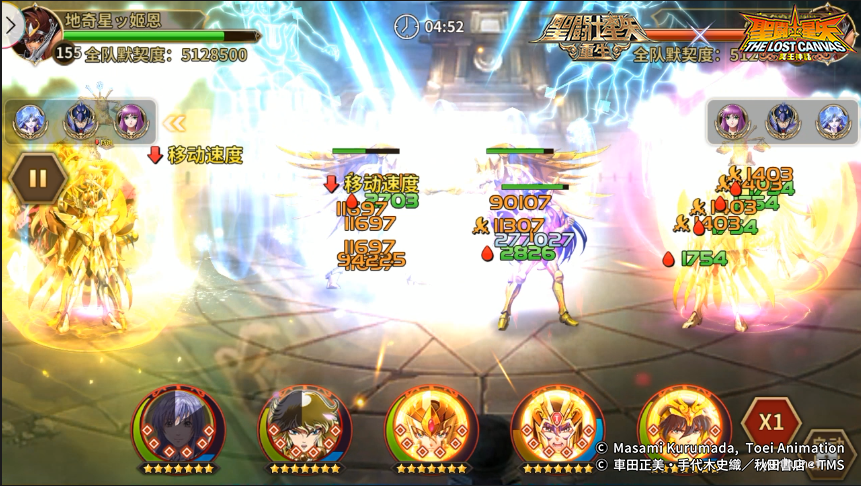This screenshot has height=486, width=861.
Task: Use the gold-horned helmet saint's skill portrait
Action: 557,426
